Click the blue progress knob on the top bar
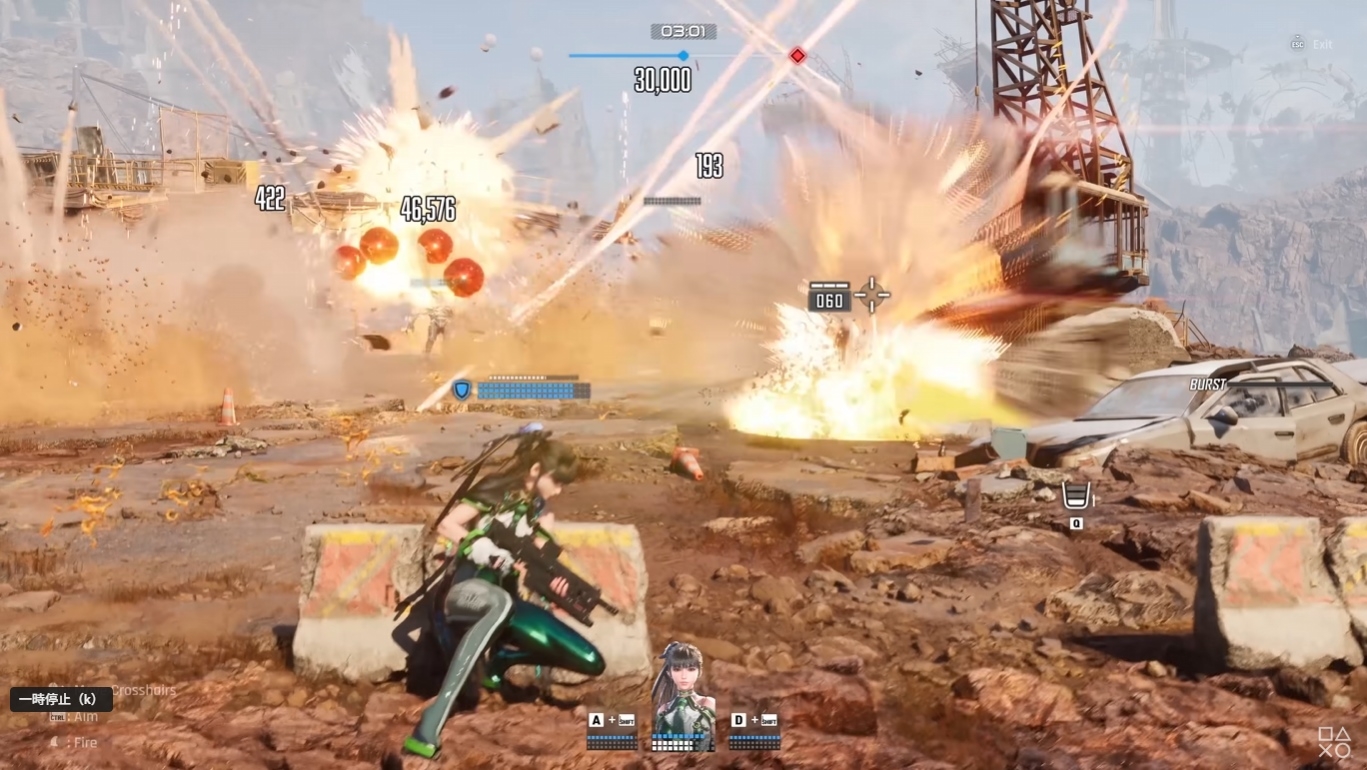This screenshot has height=770, width=1367. pyautogui.click(x=683, y=56)
